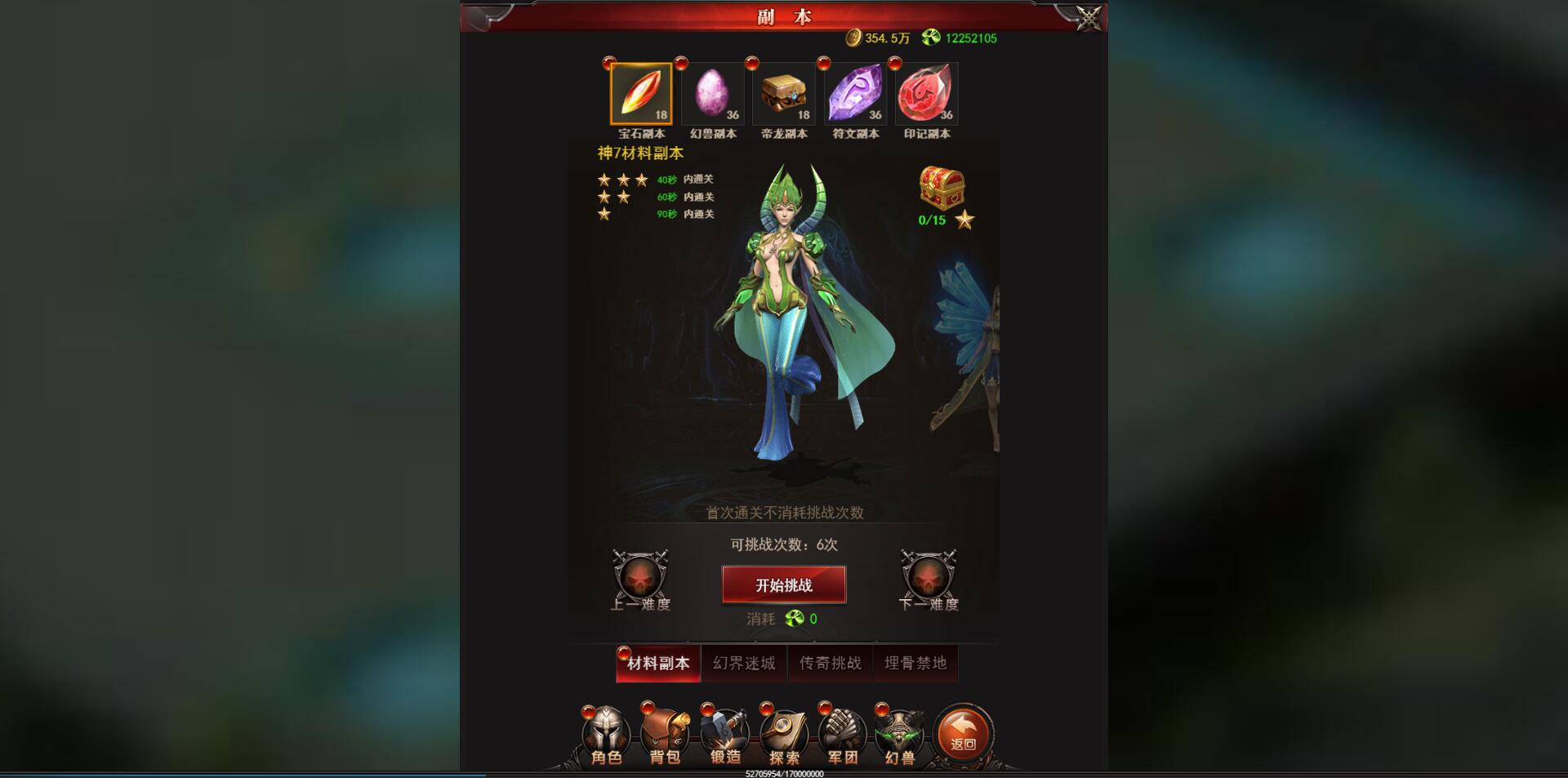The image size is (1568, 778).
Task: Select the 印记副本 mark dungeon
Action: pos(924,93)
